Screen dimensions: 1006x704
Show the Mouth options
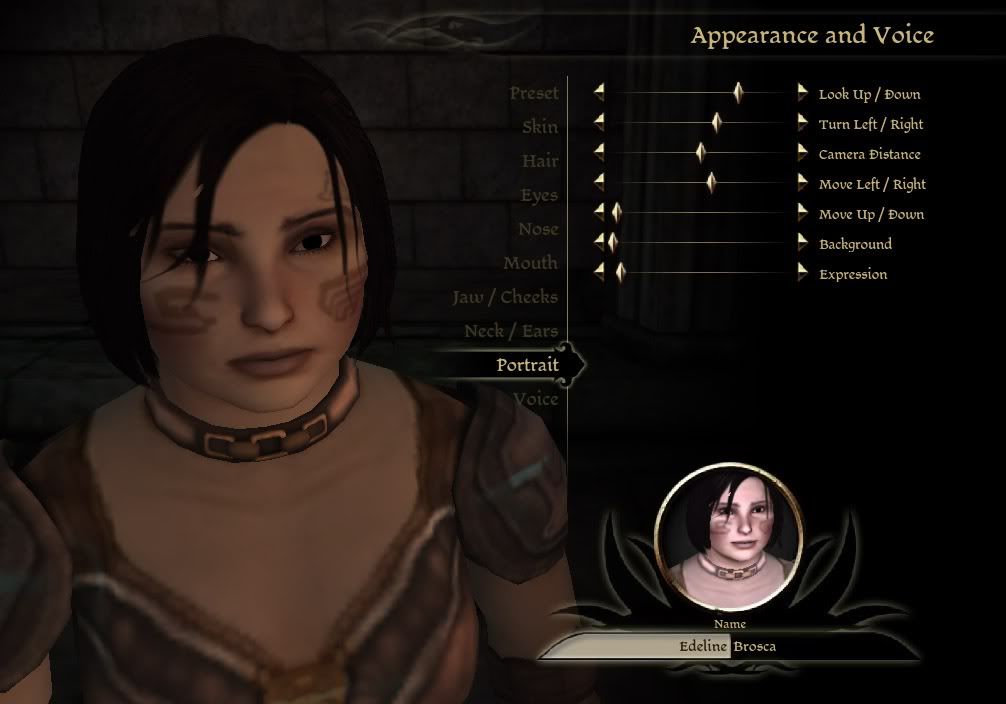tap(530, 263)
